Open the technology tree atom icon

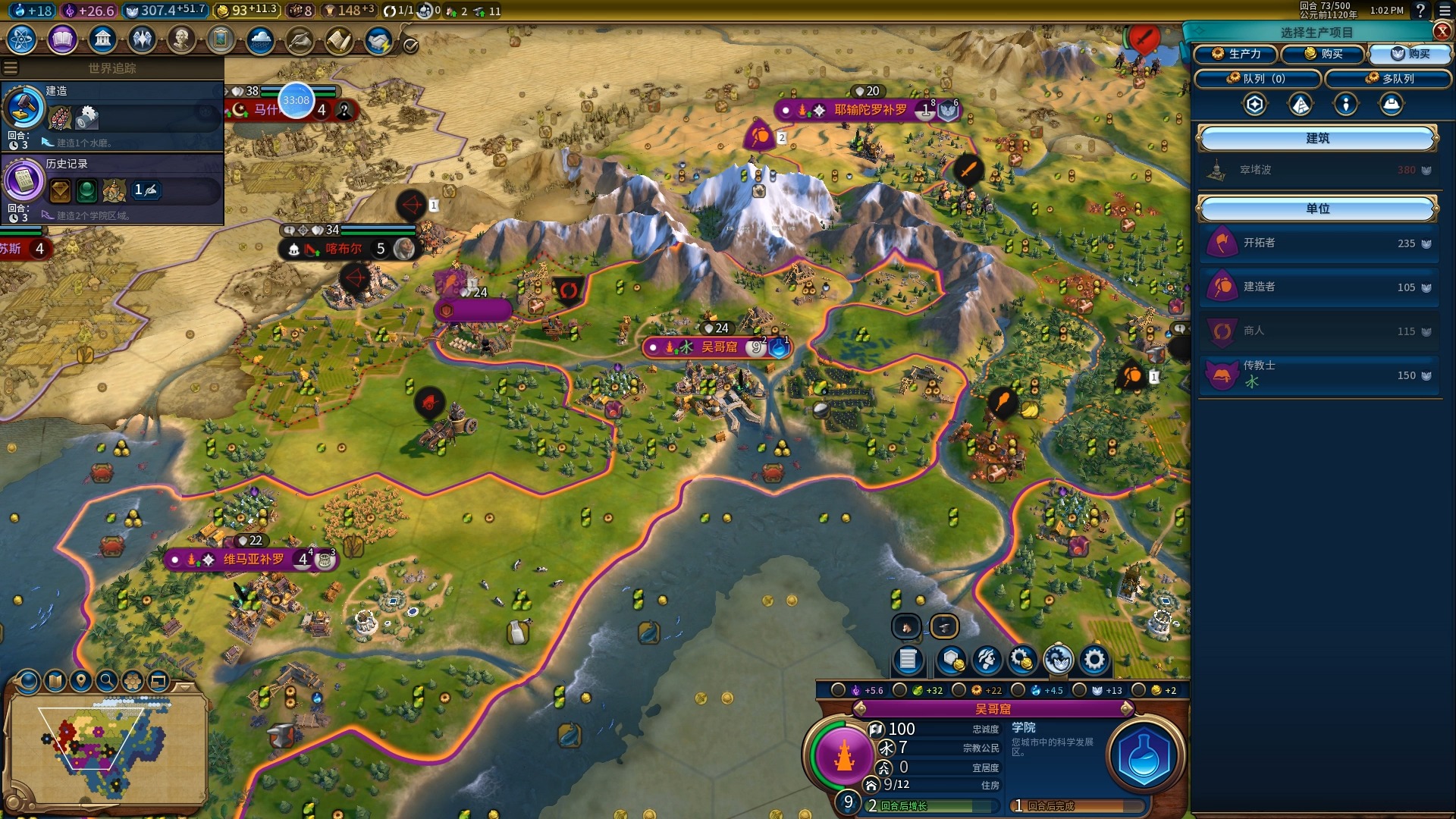tap(22, 39)
